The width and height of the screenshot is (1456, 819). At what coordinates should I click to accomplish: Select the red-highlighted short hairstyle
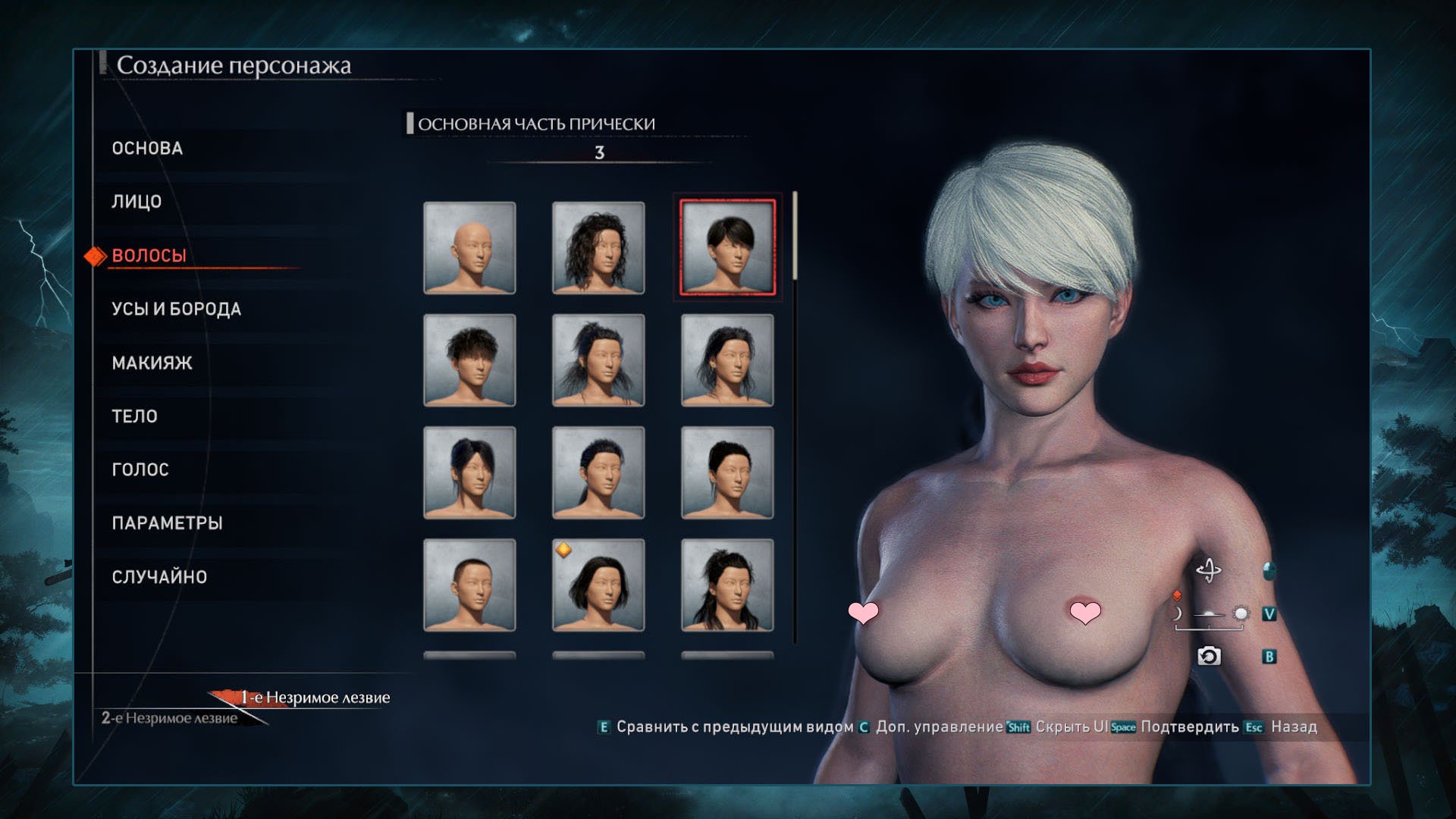pyautogui.click(x=727, y=247)
